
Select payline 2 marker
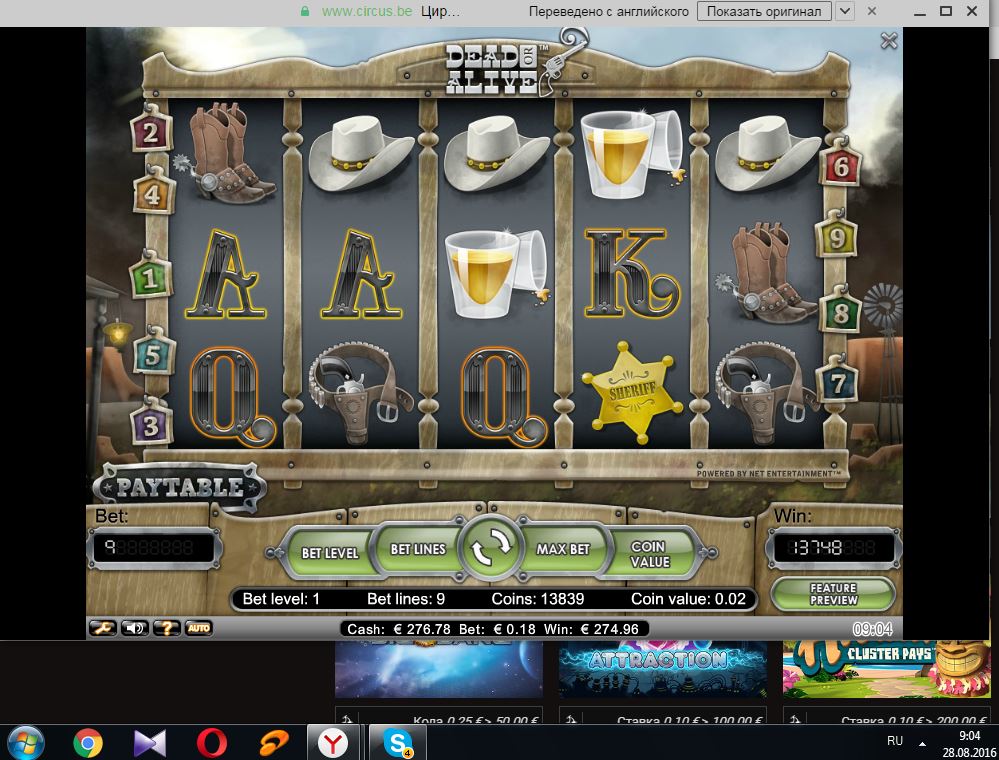click(151, 132)
